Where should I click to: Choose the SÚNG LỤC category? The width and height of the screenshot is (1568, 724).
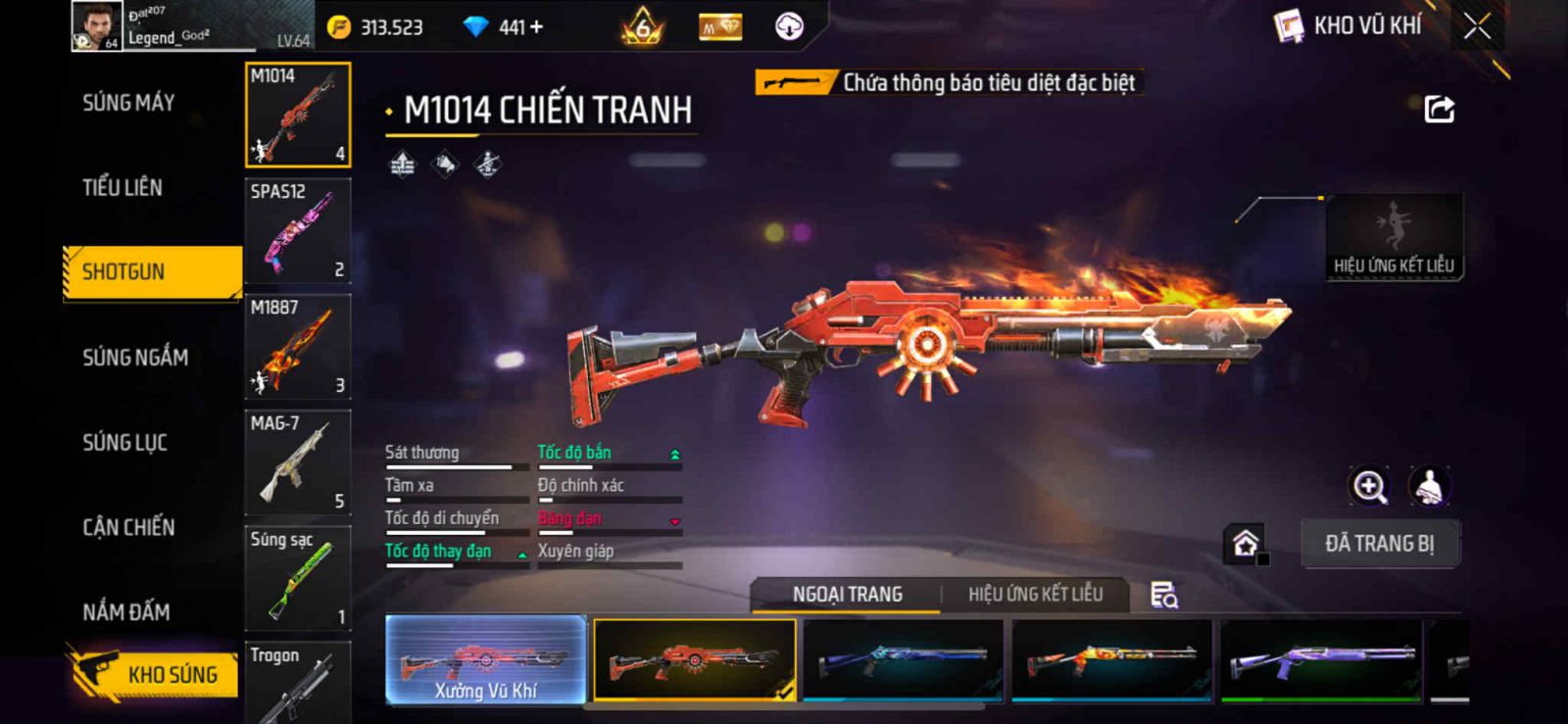(x=124, y=443)
